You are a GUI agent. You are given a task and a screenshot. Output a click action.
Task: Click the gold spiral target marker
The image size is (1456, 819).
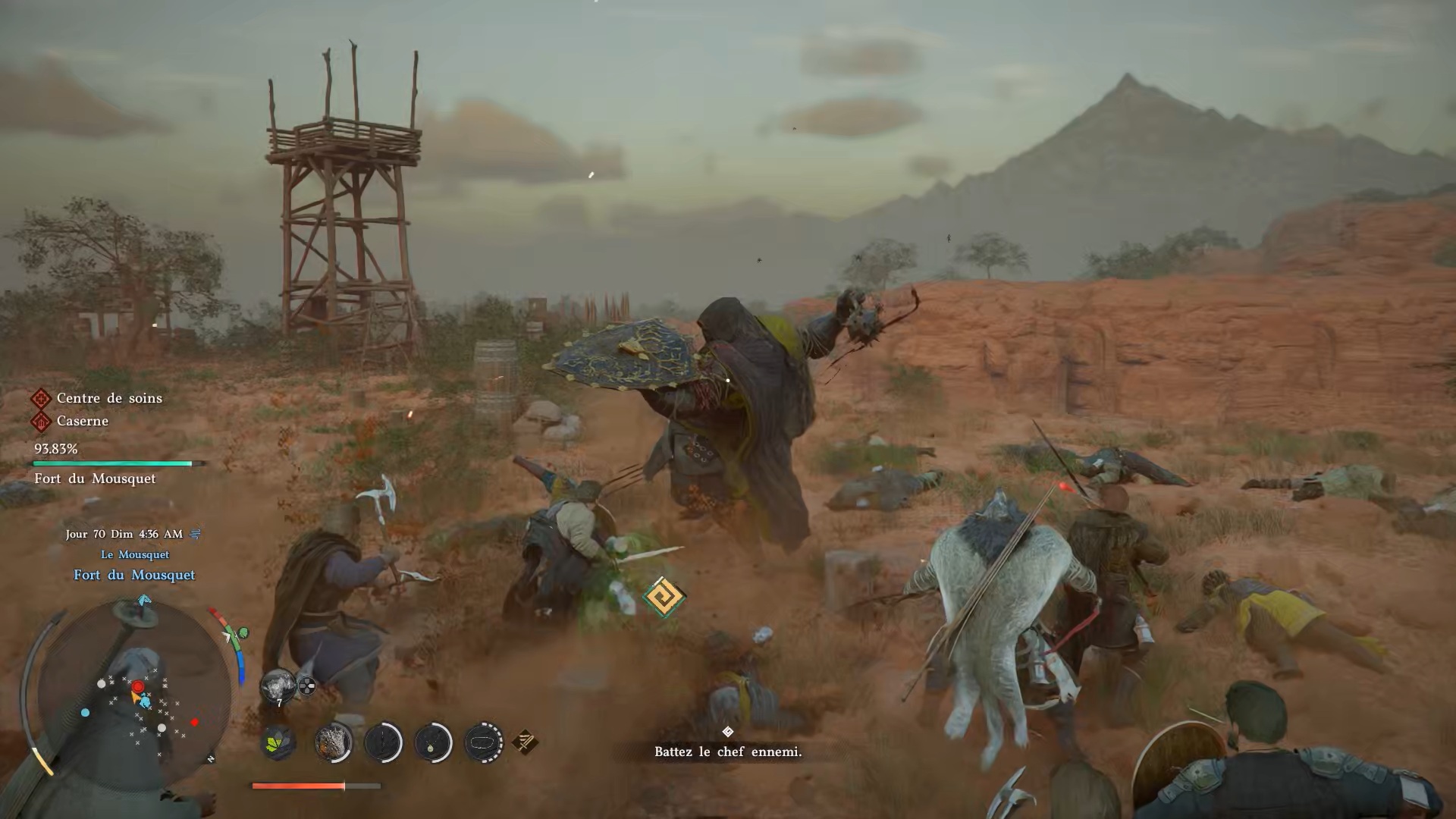point(664,597)
